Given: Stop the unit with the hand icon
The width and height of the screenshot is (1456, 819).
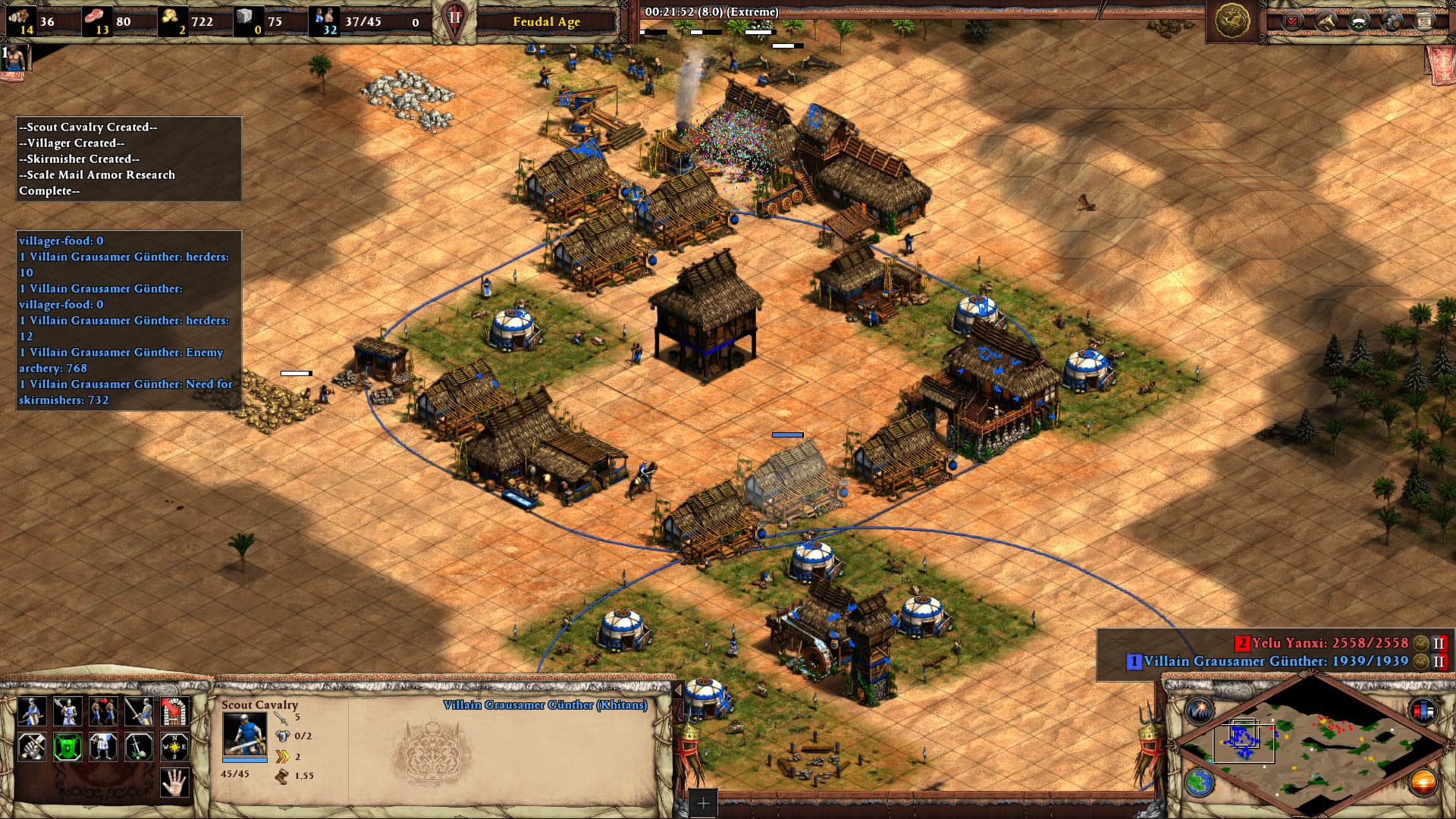Looking at the screenshot, I should 174,782.
